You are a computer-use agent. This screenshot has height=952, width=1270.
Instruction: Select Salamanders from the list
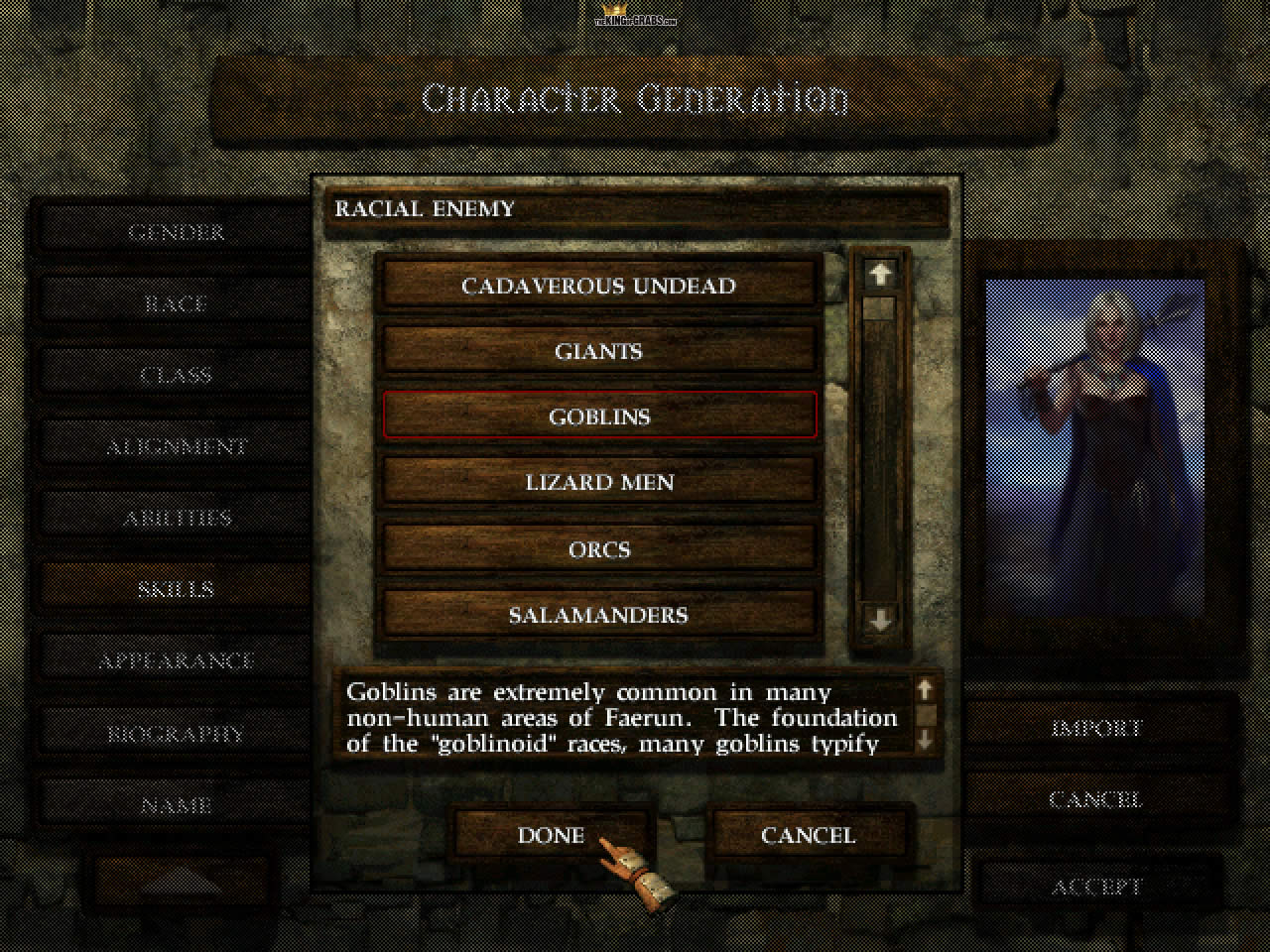point(598,615)
